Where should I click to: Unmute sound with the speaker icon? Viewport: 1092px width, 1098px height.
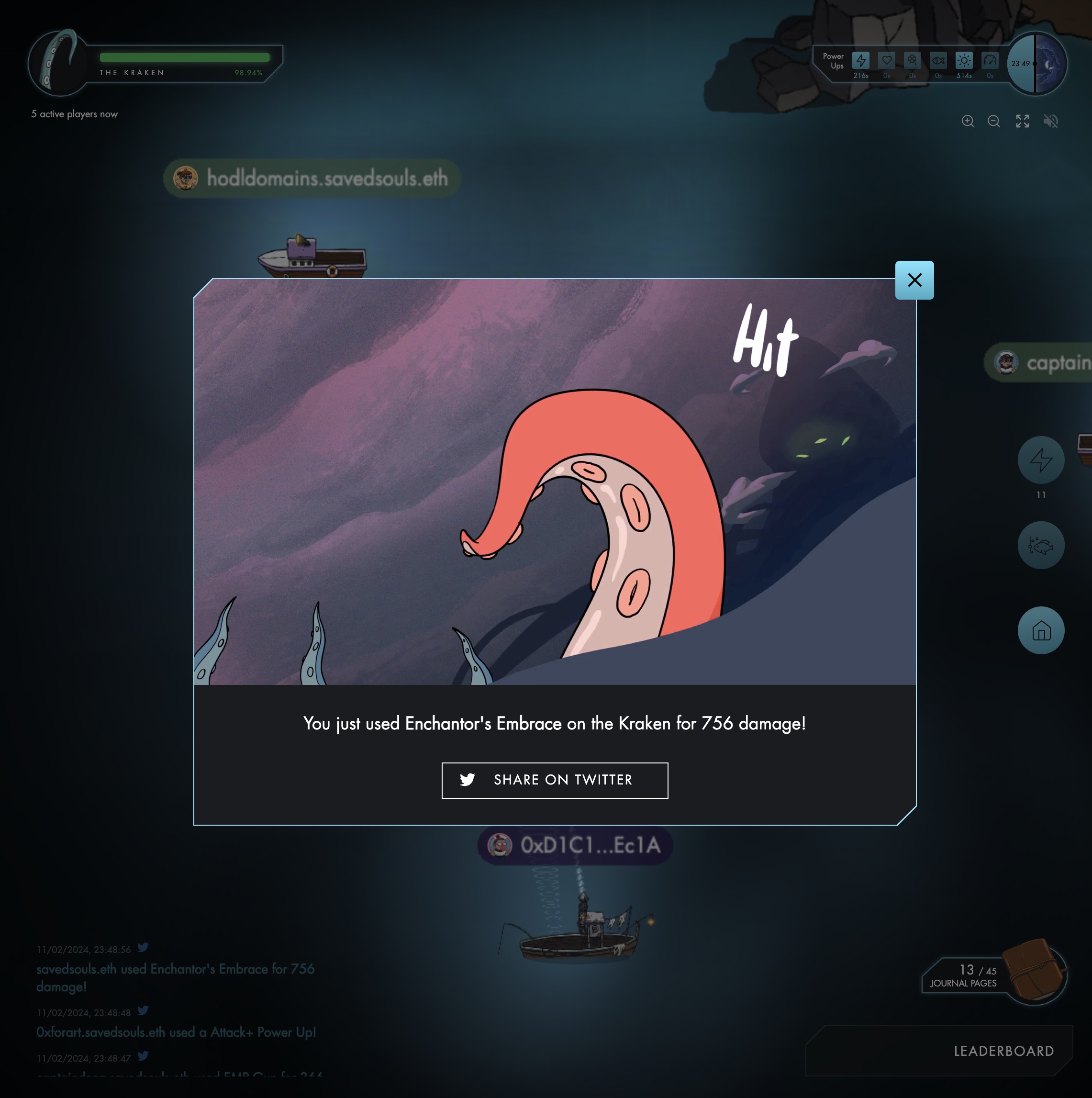click(x=1050, y=121)
